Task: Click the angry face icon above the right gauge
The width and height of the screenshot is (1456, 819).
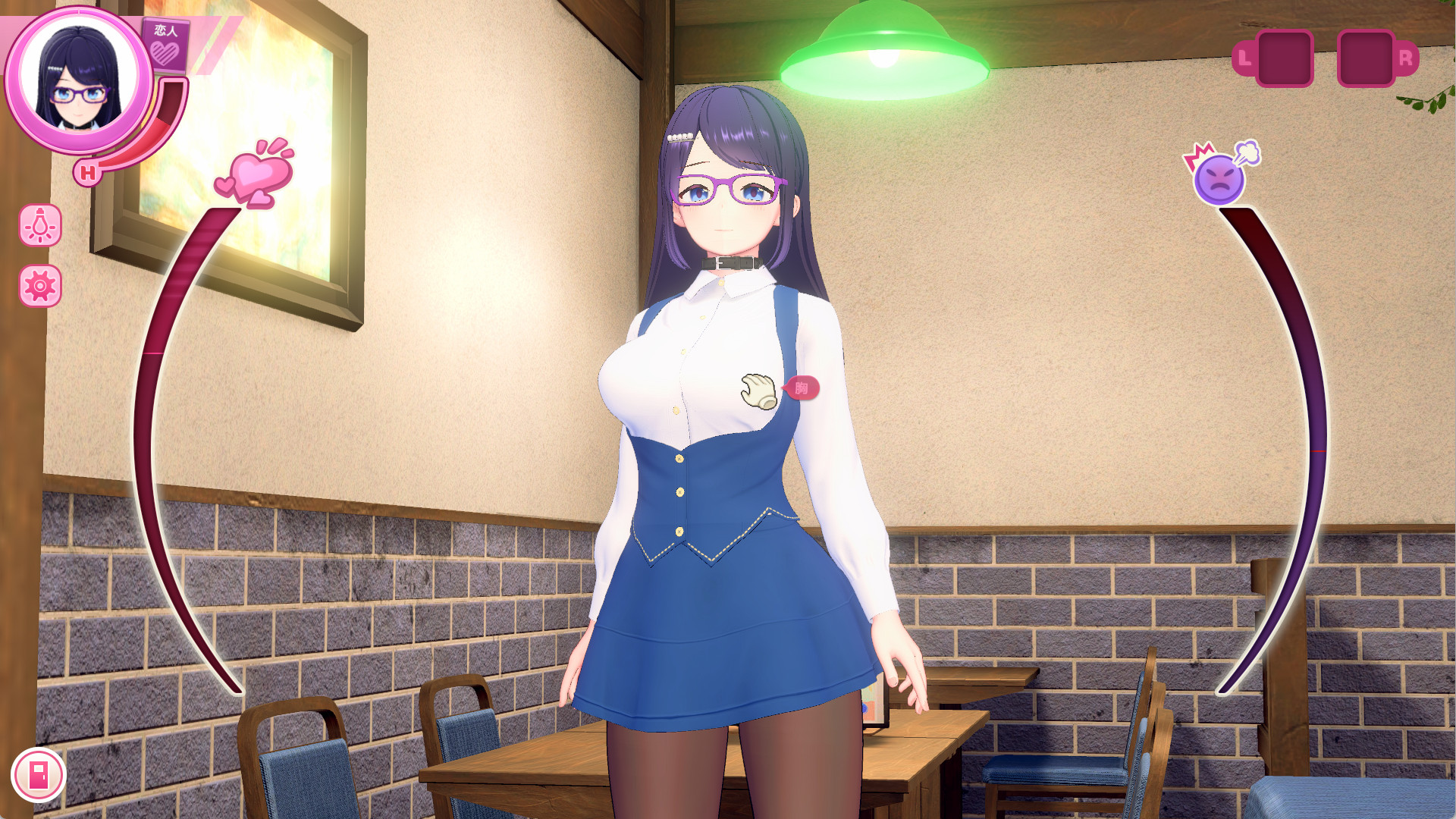Action: (x=1219, y=178)
